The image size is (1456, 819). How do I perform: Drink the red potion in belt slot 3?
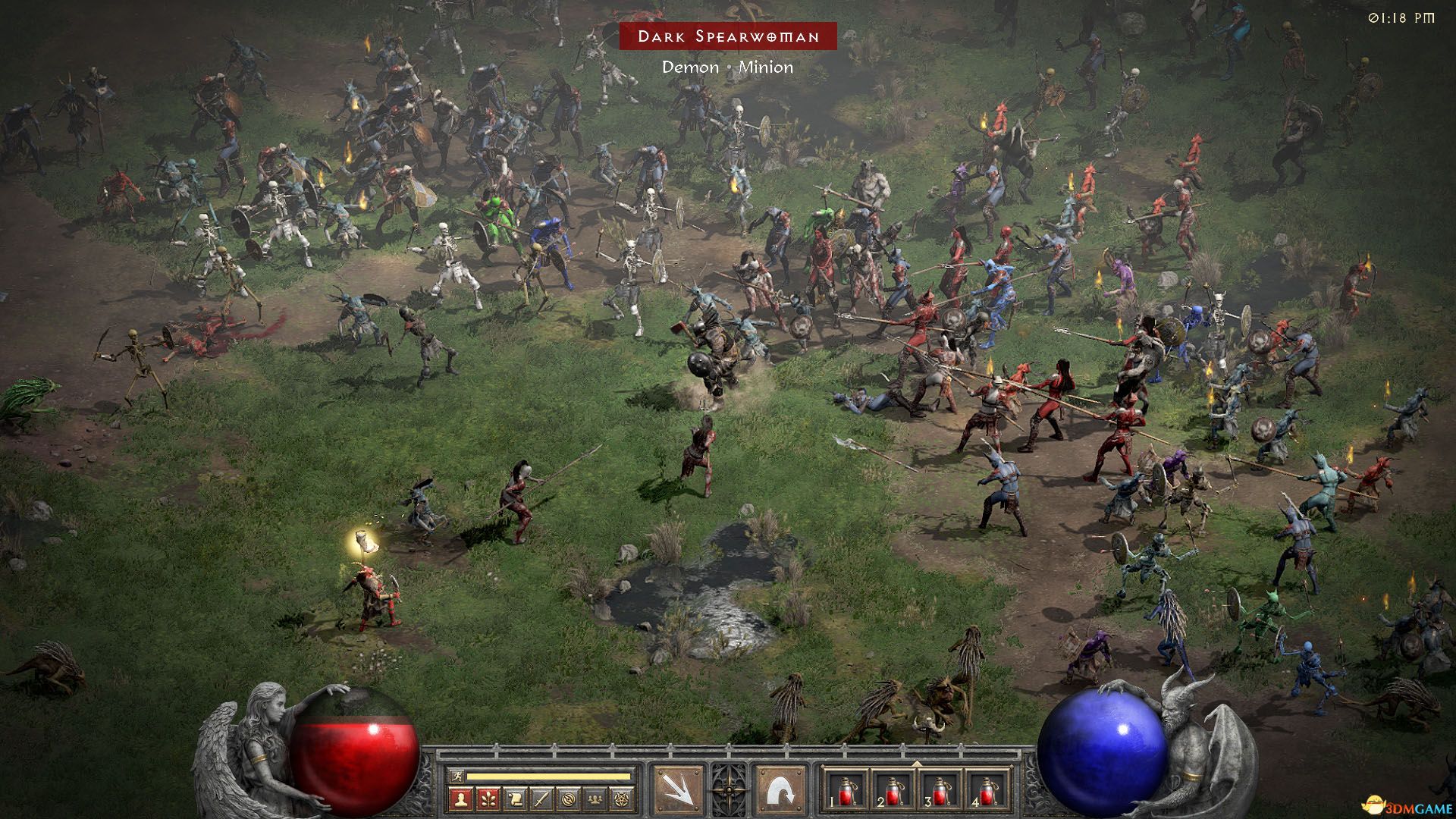[940, 790]
